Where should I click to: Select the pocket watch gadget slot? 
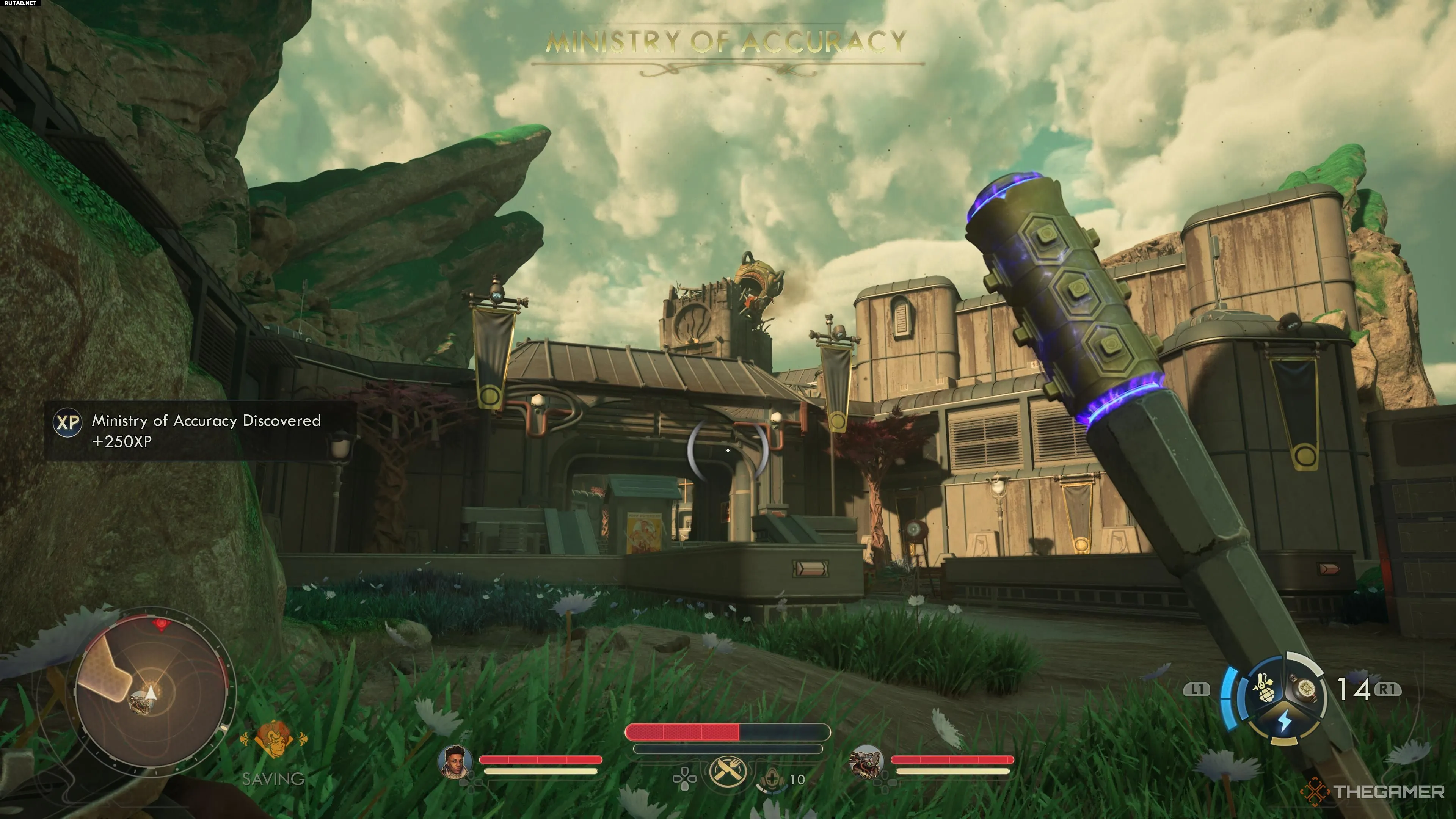coord(1306,689)
